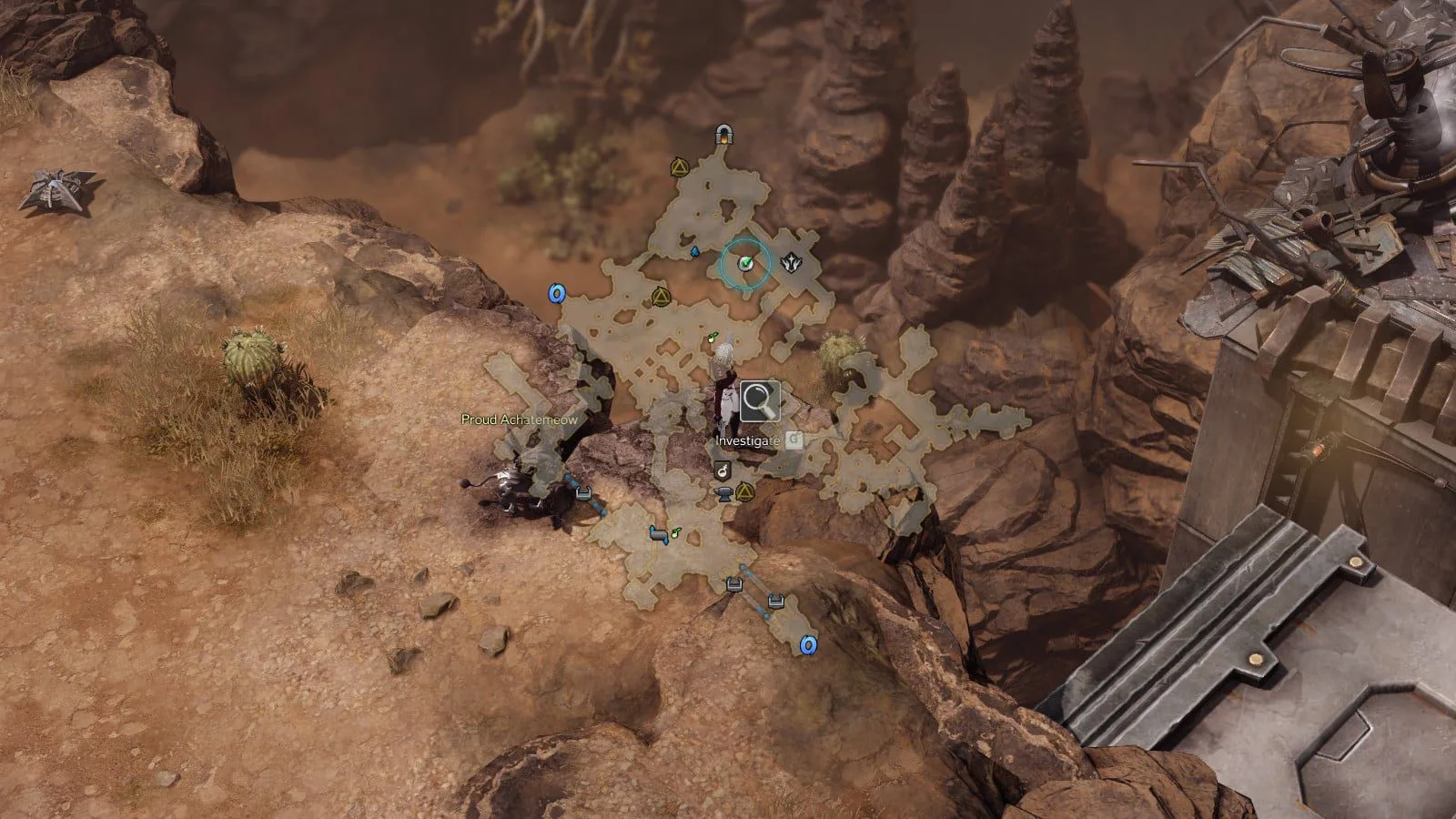Click the blue water droplet marker
1456x819 pixels.
(695, 250)
